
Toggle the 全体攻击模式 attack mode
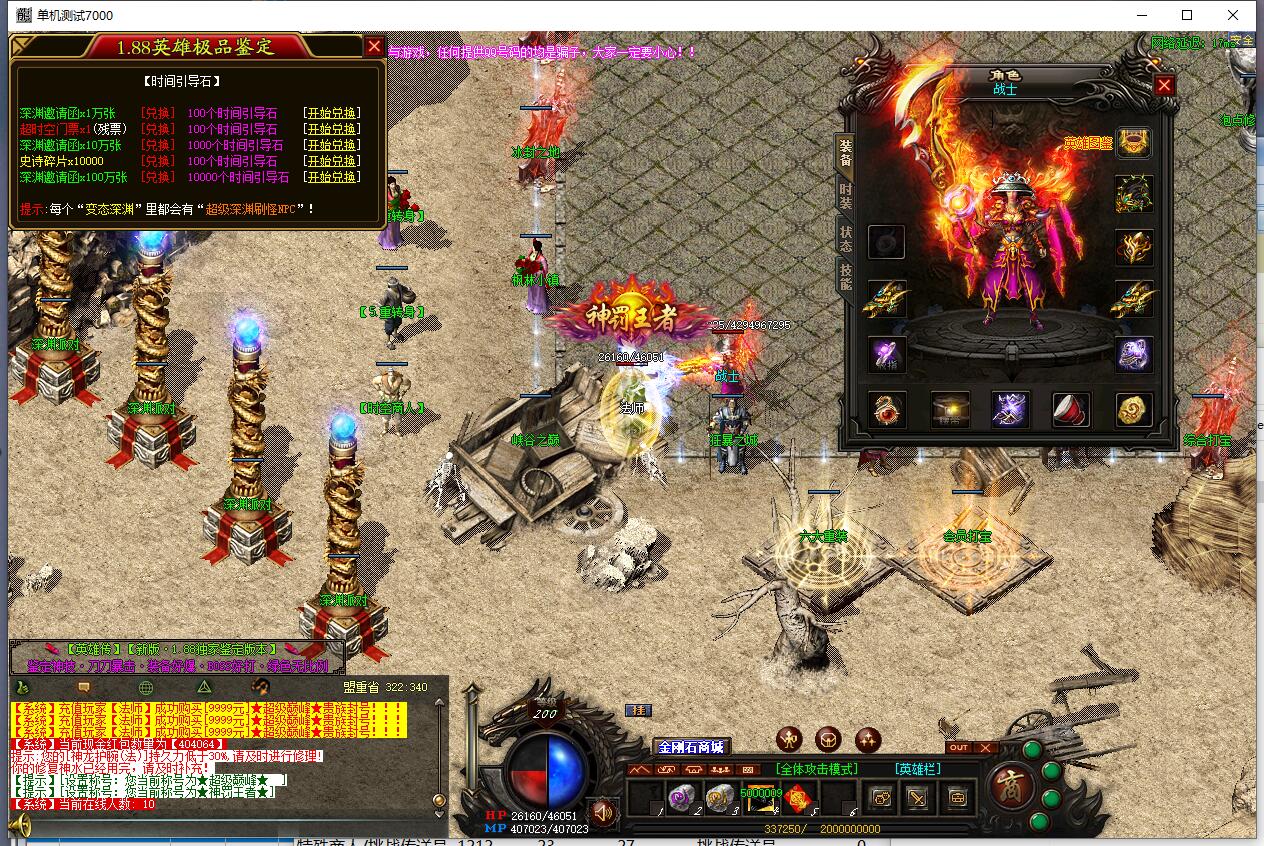[x=816, y=769]
